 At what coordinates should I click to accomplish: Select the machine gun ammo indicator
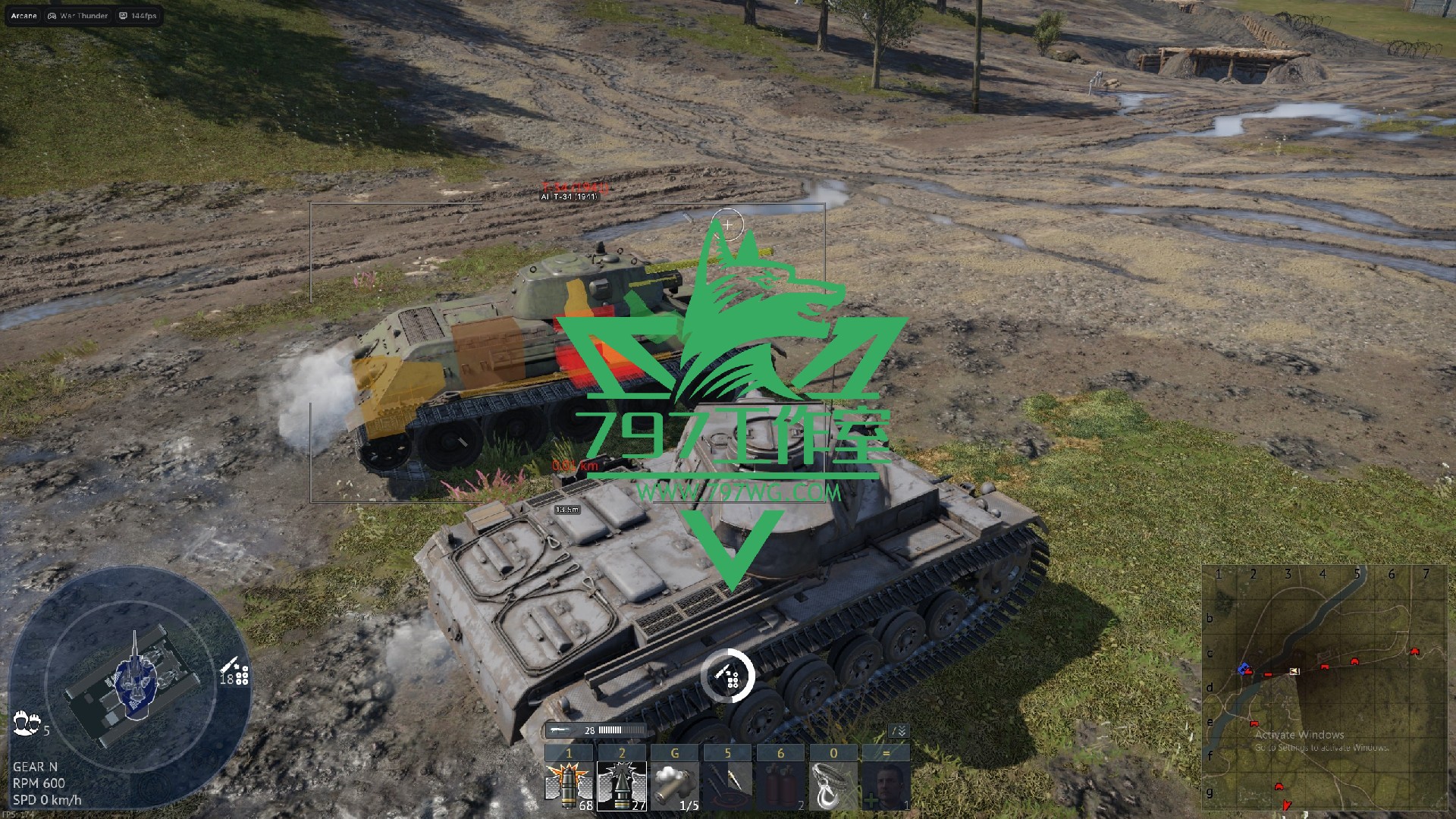596,730
